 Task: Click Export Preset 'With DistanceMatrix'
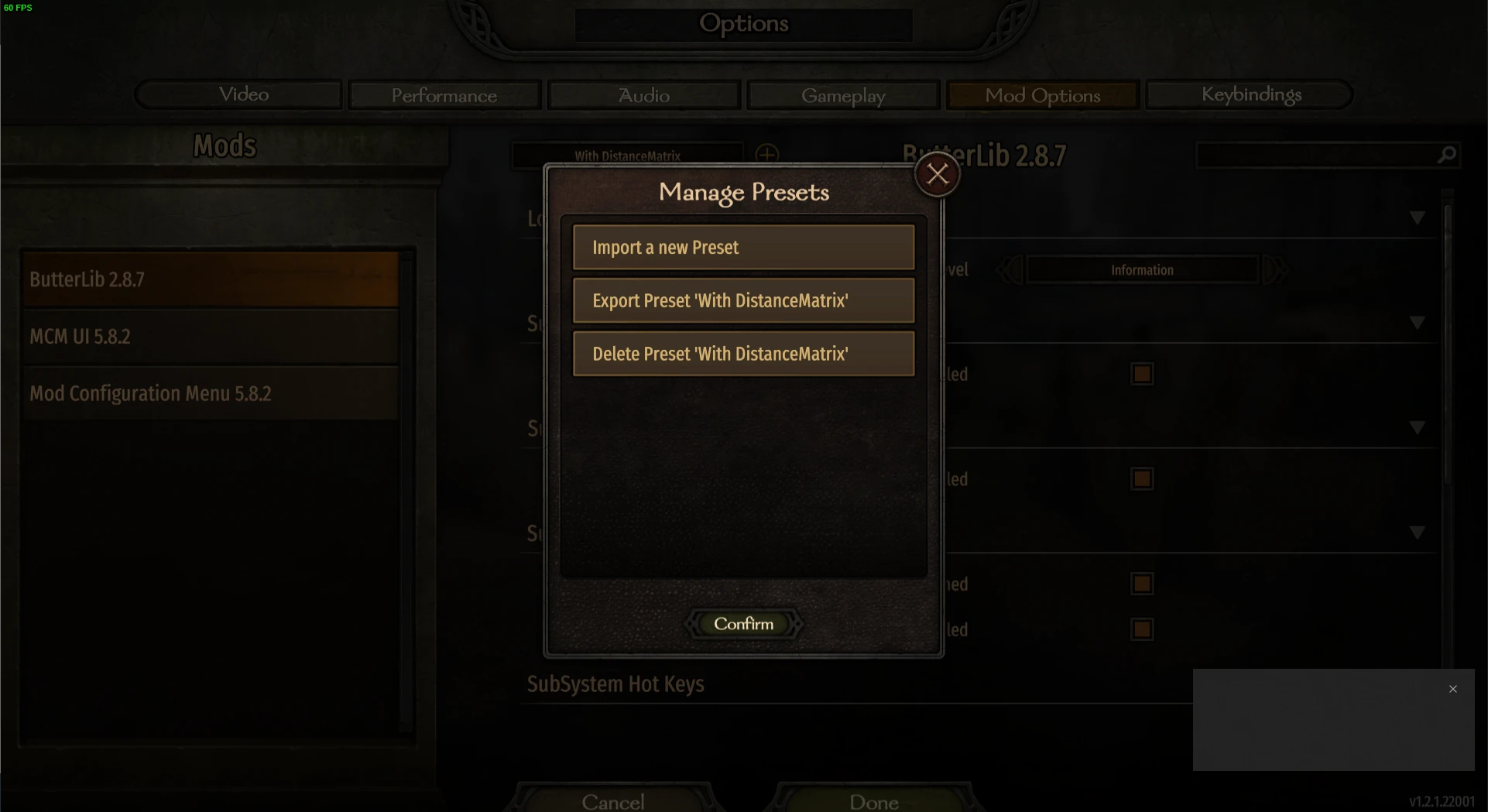pos(742,300)
